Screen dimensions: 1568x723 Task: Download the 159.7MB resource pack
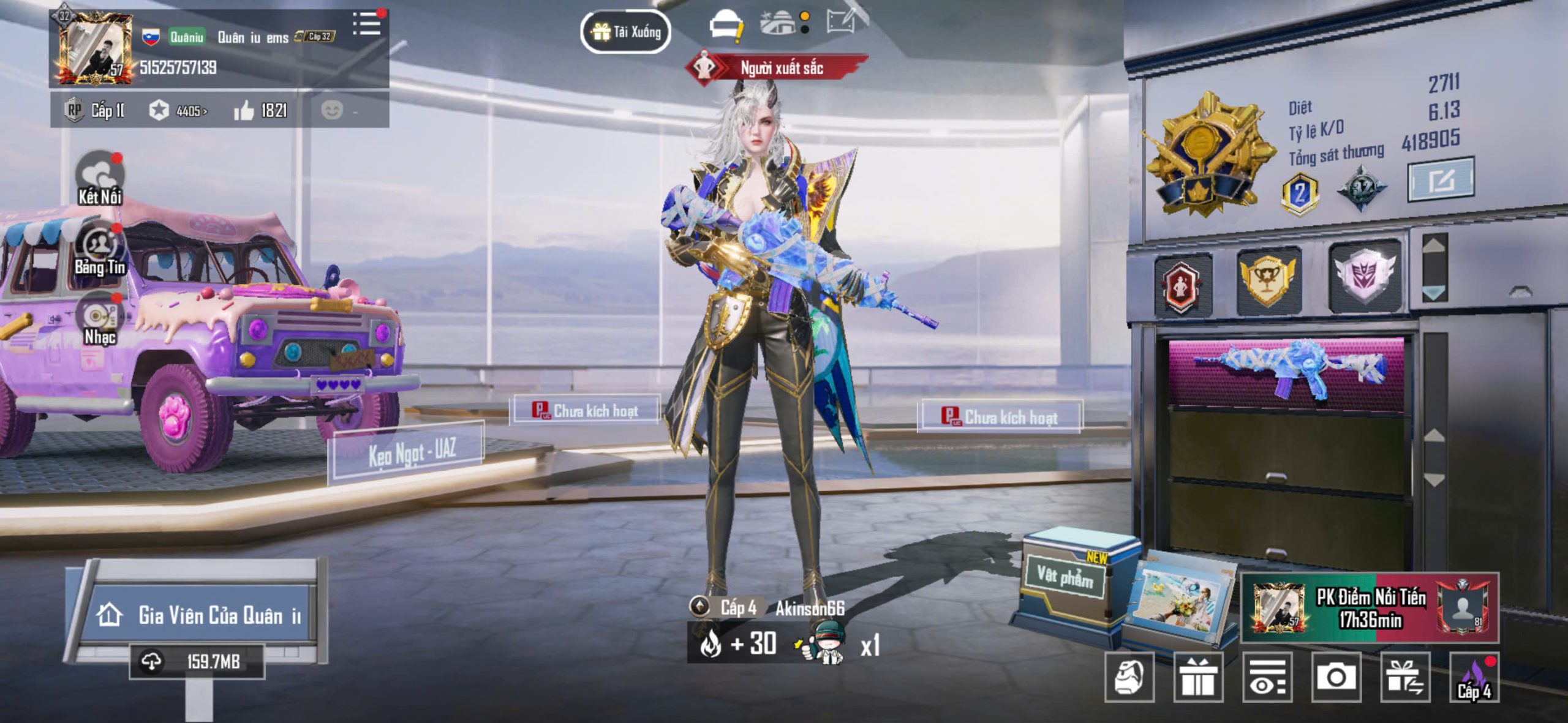197,662
